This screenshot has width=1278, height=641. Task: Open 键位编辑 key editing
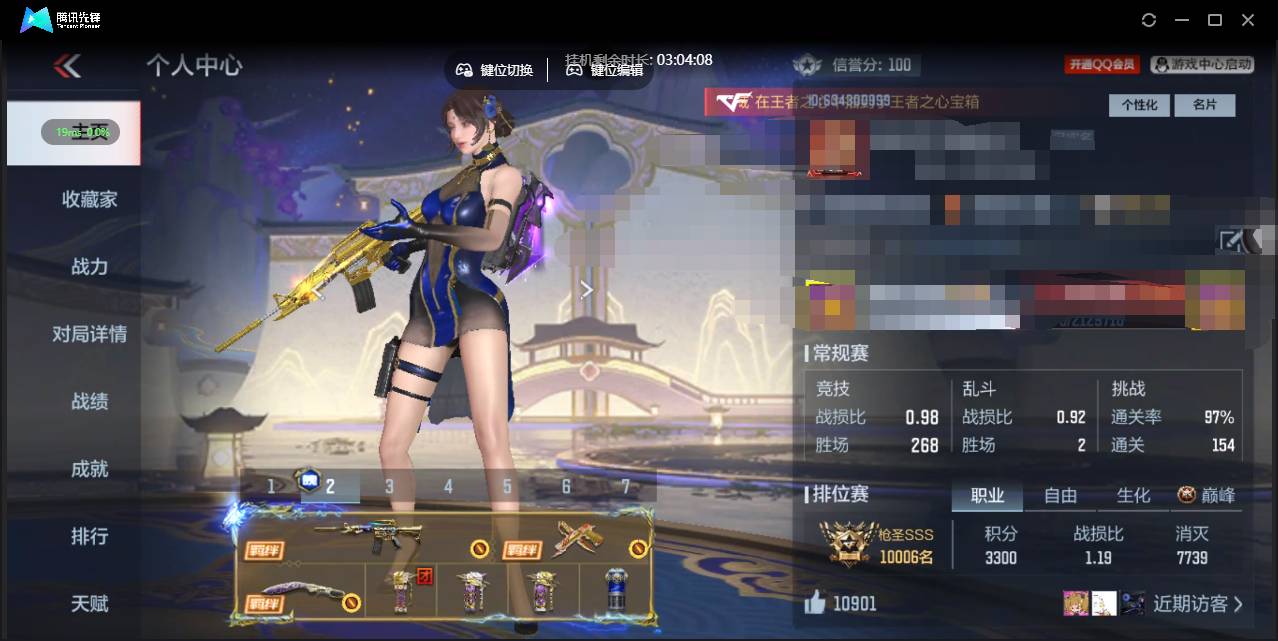605,70
